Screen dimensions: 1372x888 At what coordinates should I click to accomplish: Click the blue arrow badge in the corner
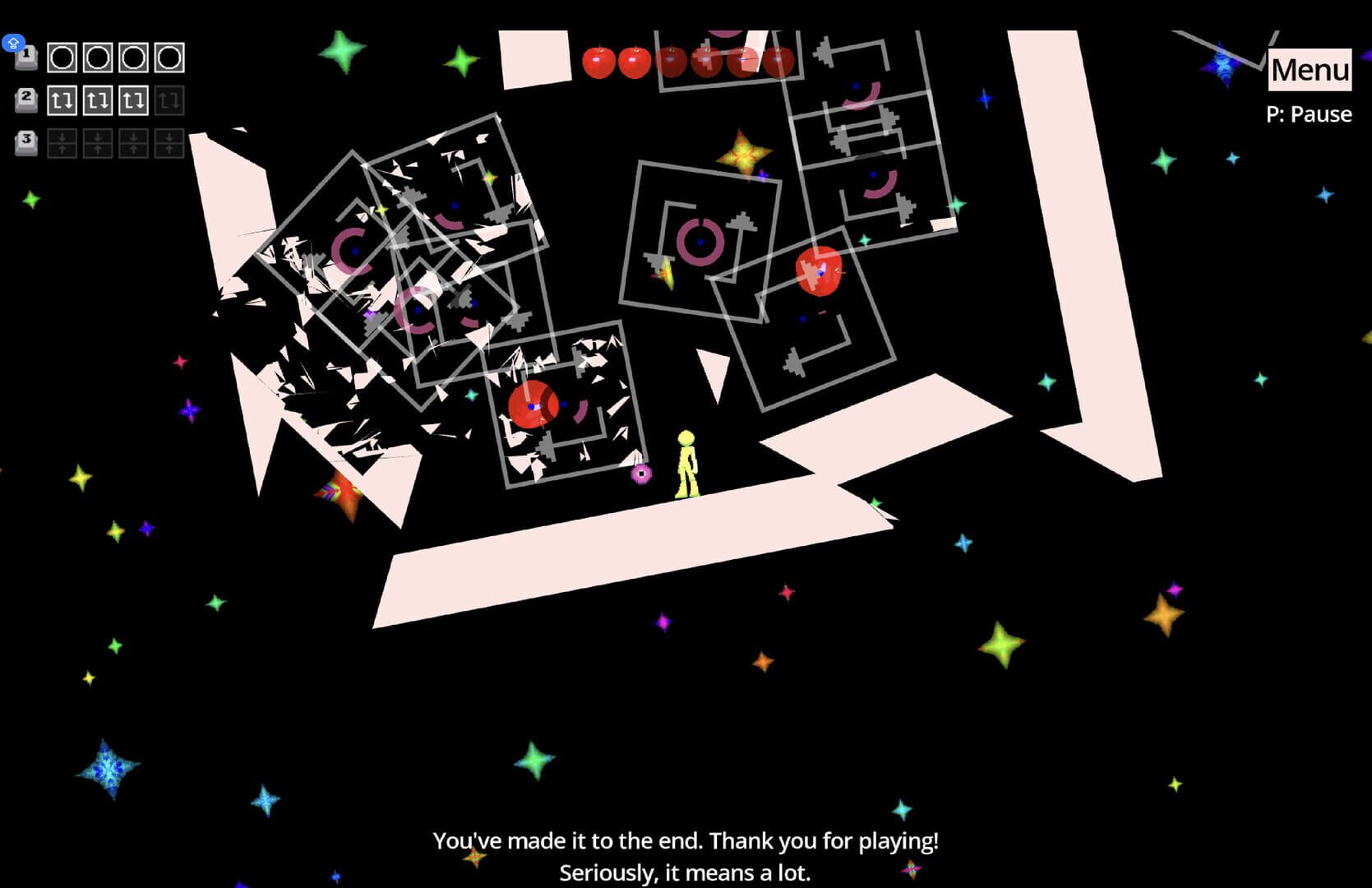(13, 42)
